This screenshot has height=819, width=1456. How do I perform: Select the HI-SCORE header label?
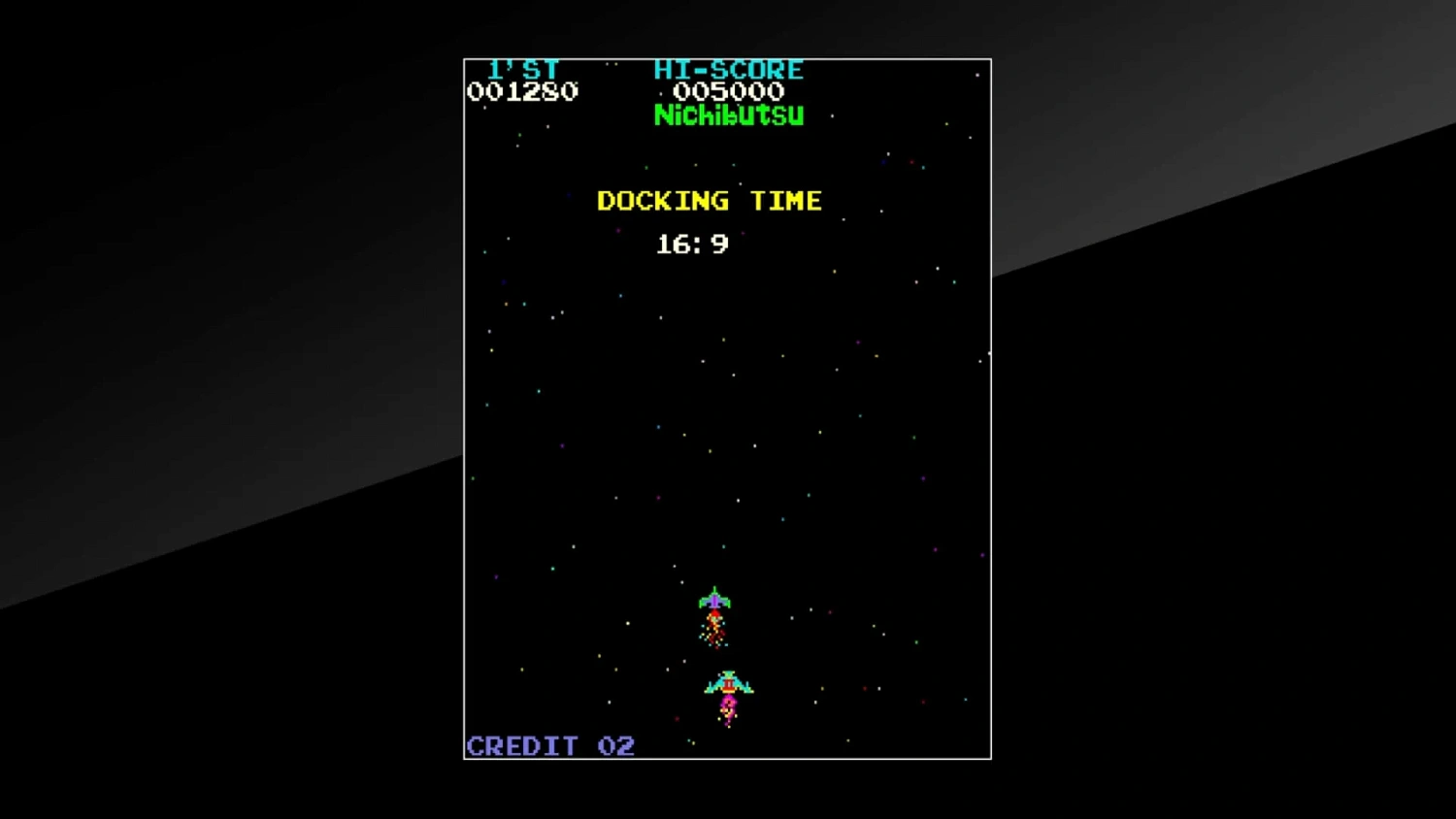coord(730,68)
